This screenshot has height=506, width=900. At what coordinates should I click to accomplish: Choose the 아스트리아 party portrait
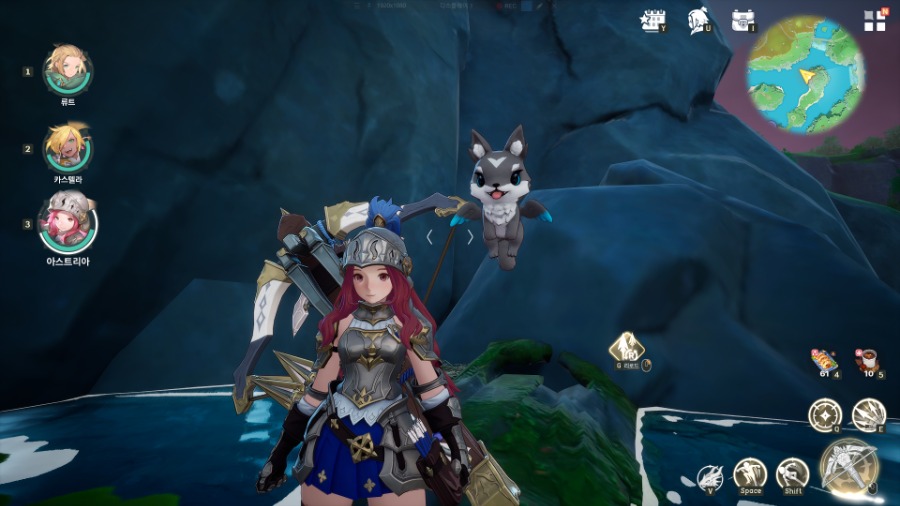pyautogui.click(x=68, y=222)
